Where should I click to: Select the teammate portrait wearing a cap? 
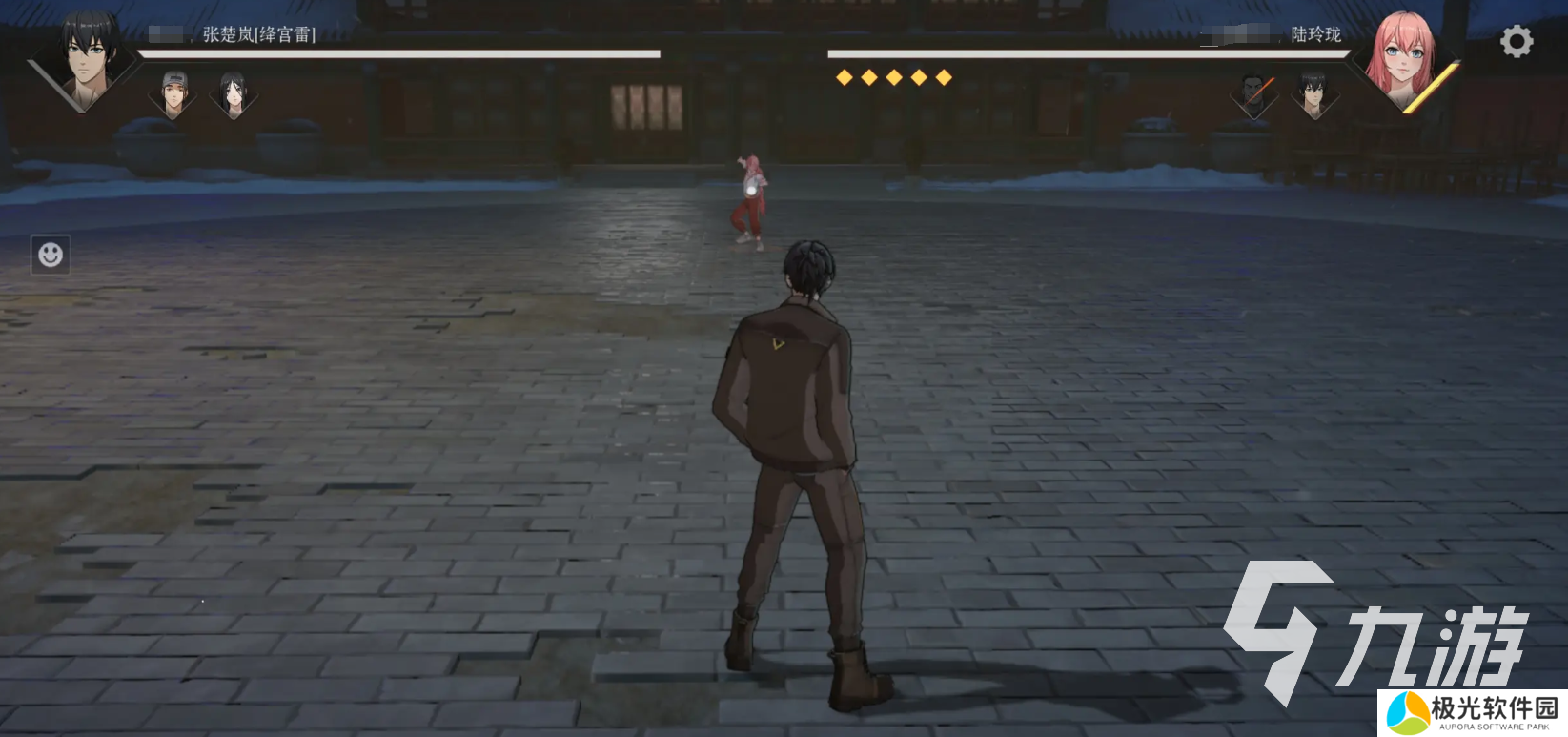(x=173, y=92)
